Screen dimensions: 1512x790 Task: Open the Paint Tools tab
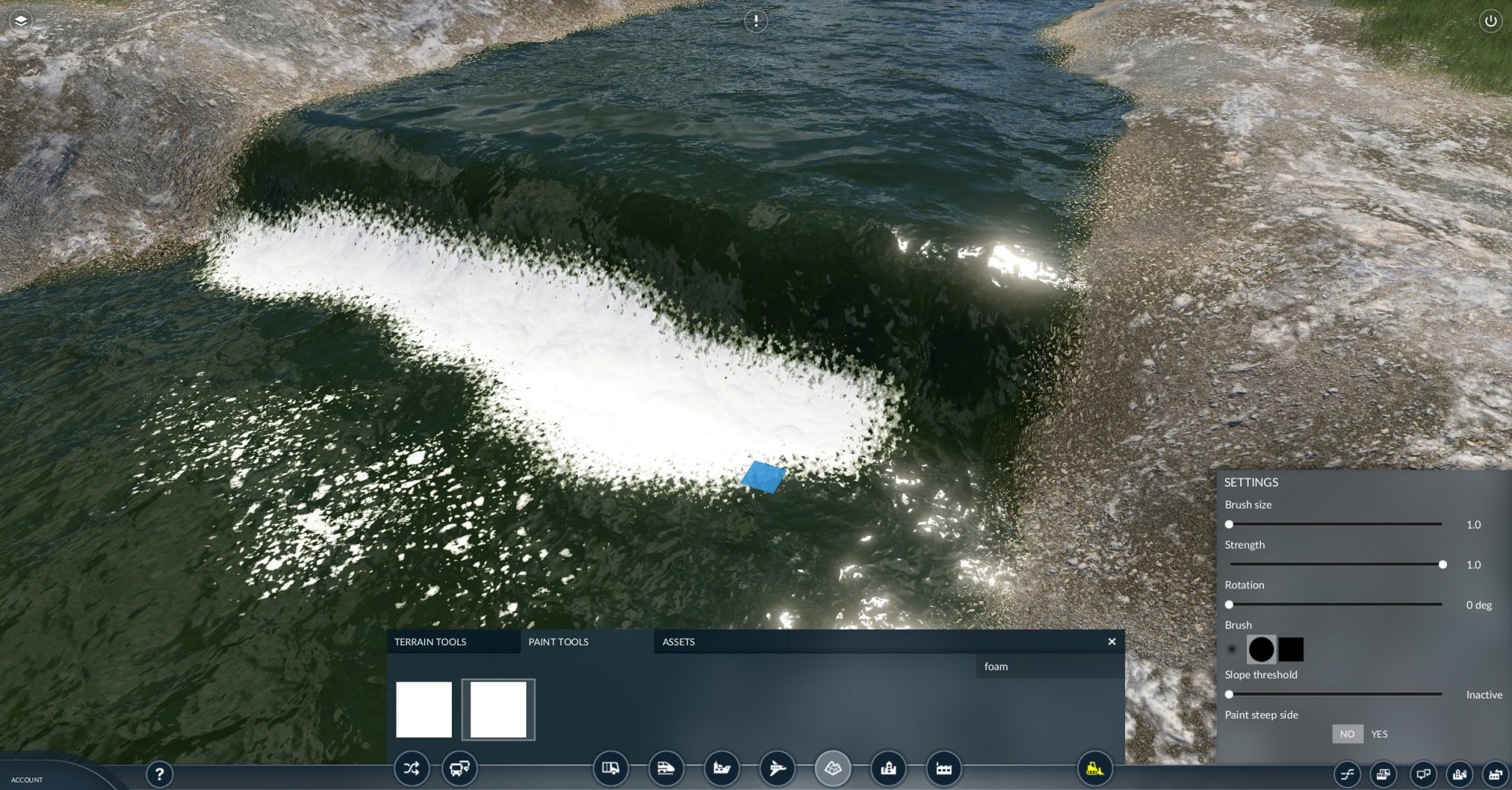coord(557,642)
